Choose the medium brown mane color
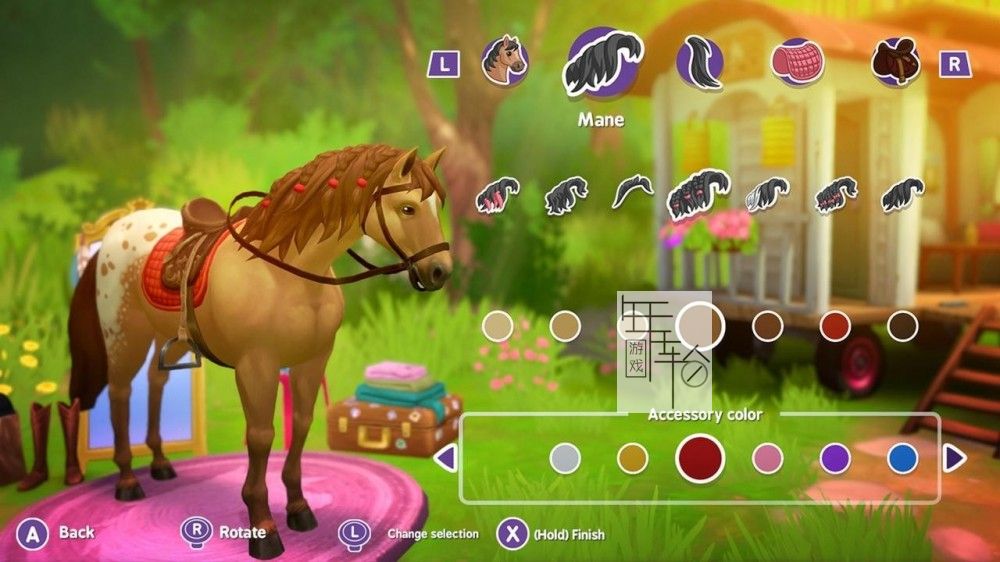Screen dimensions: 1000x562 coord(768,325)
